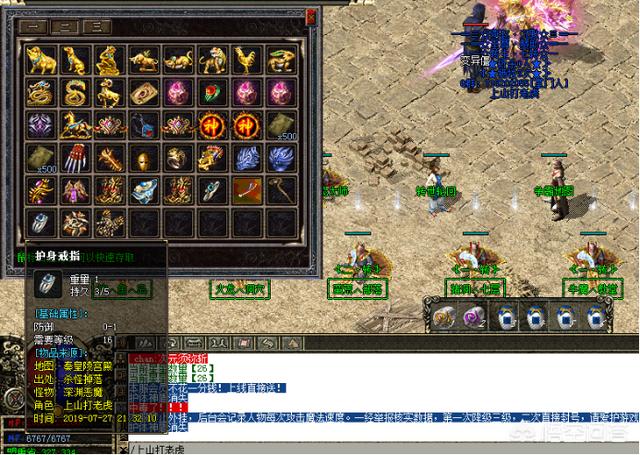
Task: Click the chat input field
Action: (380, 448)
